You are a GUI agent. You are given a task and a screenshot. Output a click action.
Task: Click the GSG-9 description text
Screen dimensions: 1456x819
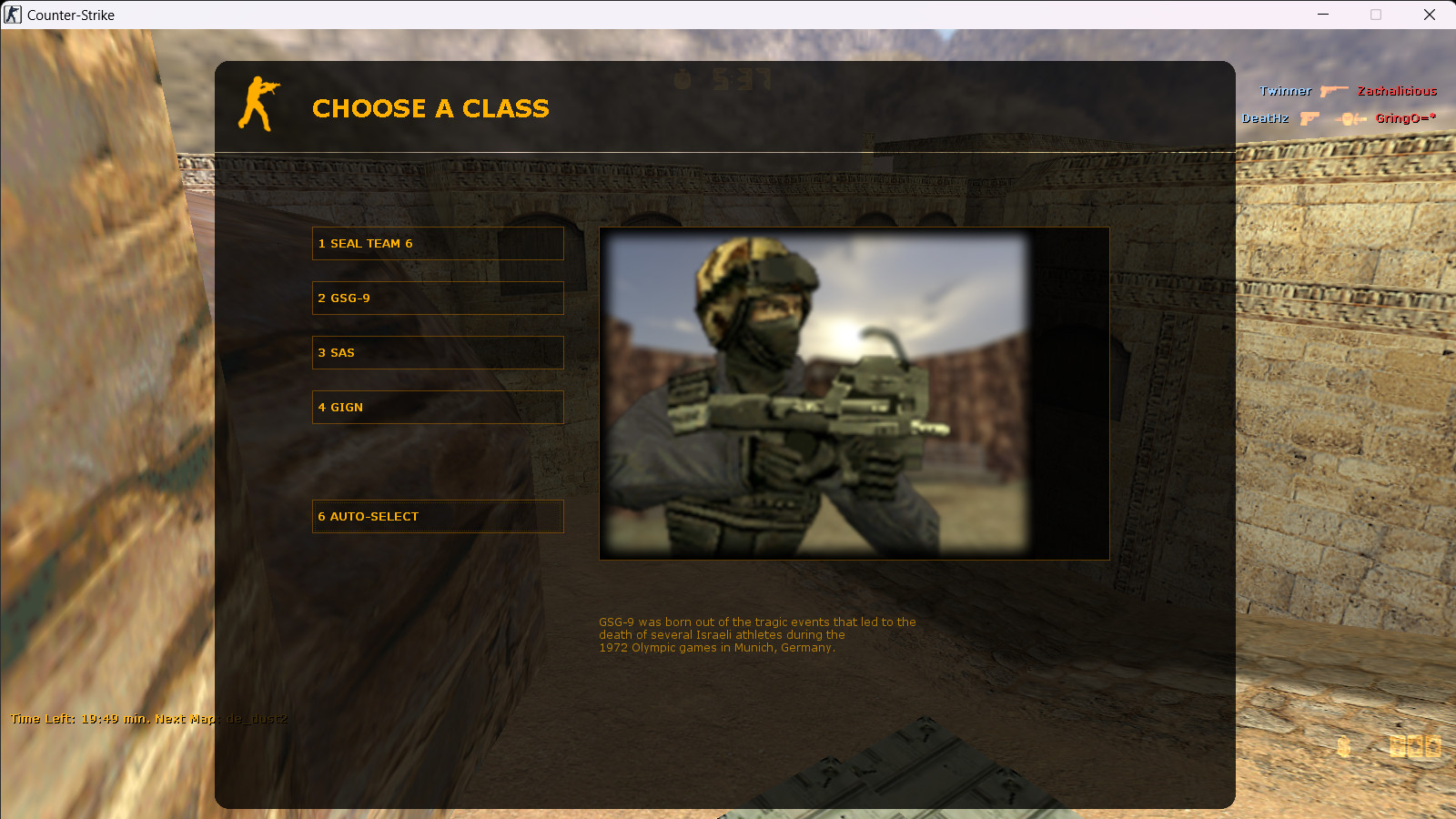point(757,634)
